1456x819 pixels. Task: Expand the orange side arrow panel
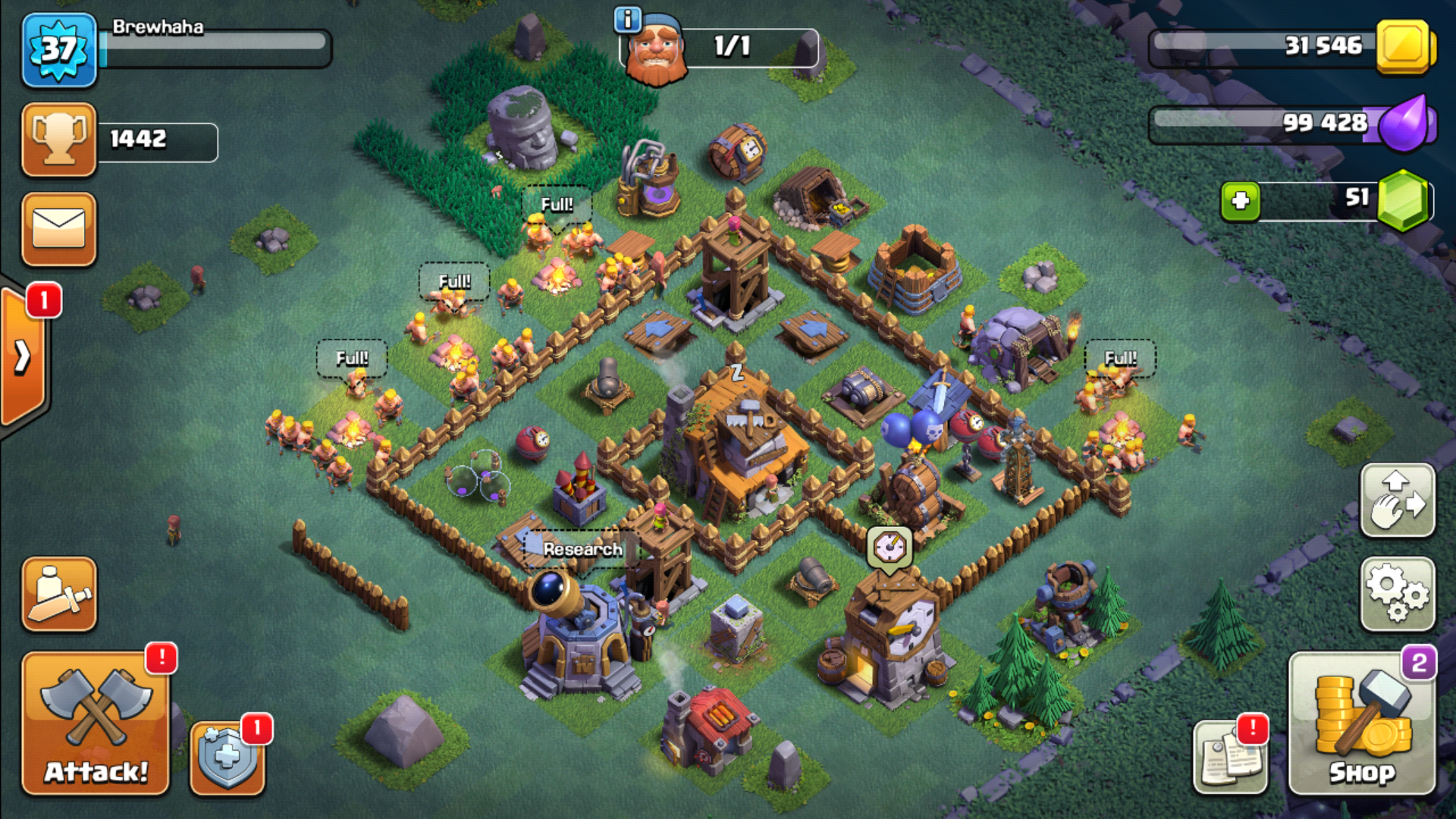[x=23, y=356]
